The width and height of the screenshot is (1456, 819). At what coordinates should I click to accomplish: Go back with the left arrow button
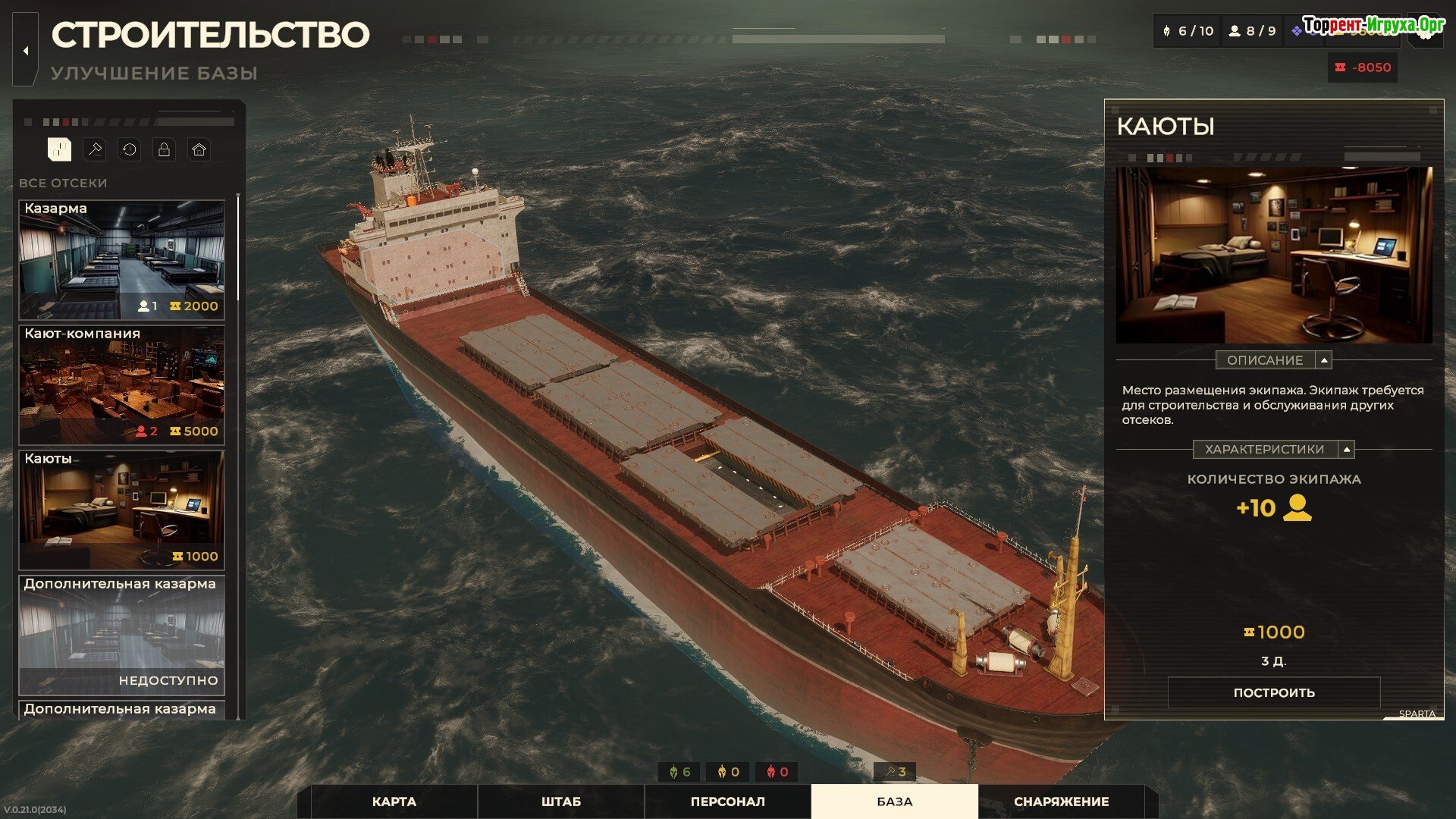[x=26, y=51]
